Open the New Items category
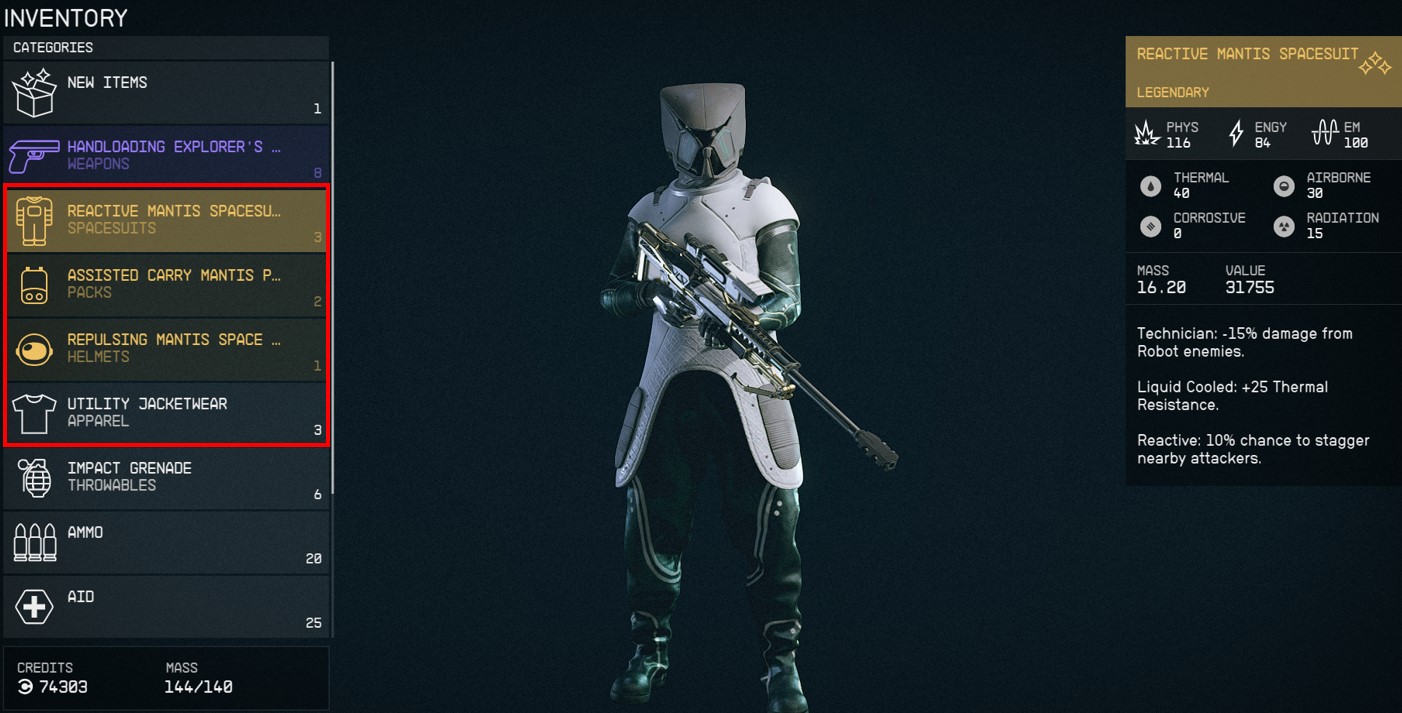The height and width of the screenshot is (713, 1402). pos(166,92)
